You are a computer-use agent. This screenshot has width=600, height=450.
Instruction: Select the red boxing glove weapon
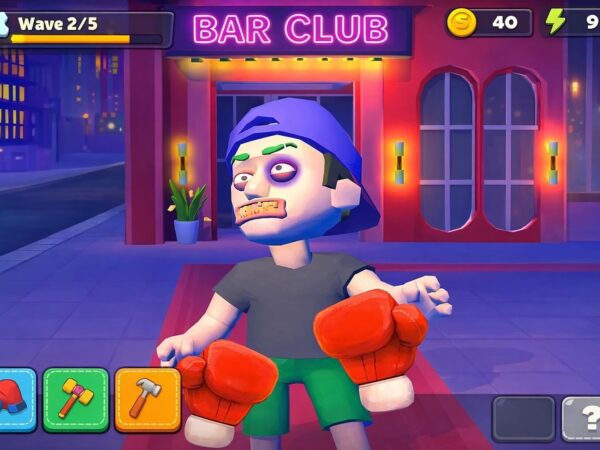(x=14, y=399)
